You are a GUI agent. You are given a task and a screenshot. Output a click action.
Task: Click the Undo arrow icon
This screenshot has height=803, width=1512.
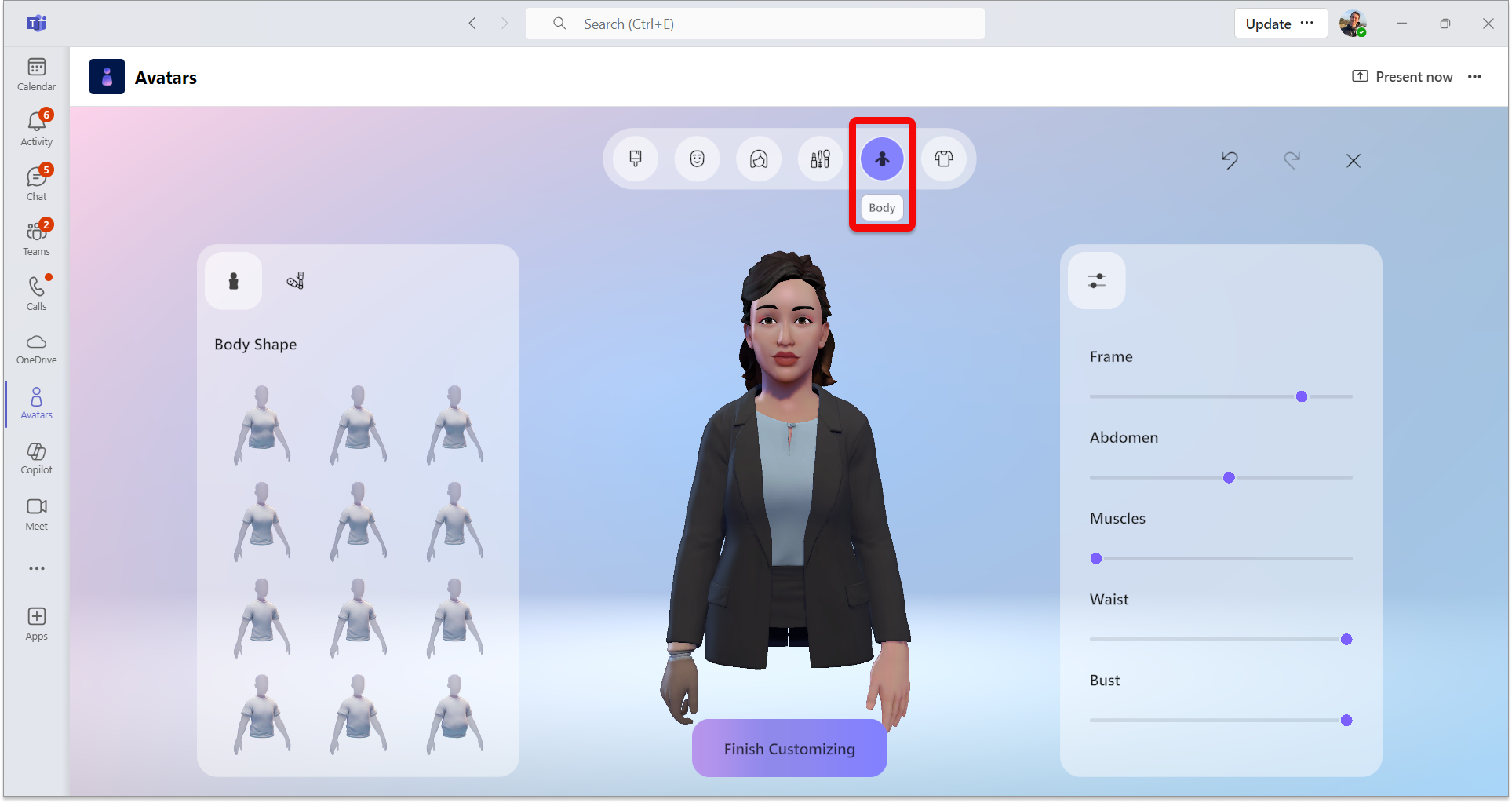(x=1230, y=160)
